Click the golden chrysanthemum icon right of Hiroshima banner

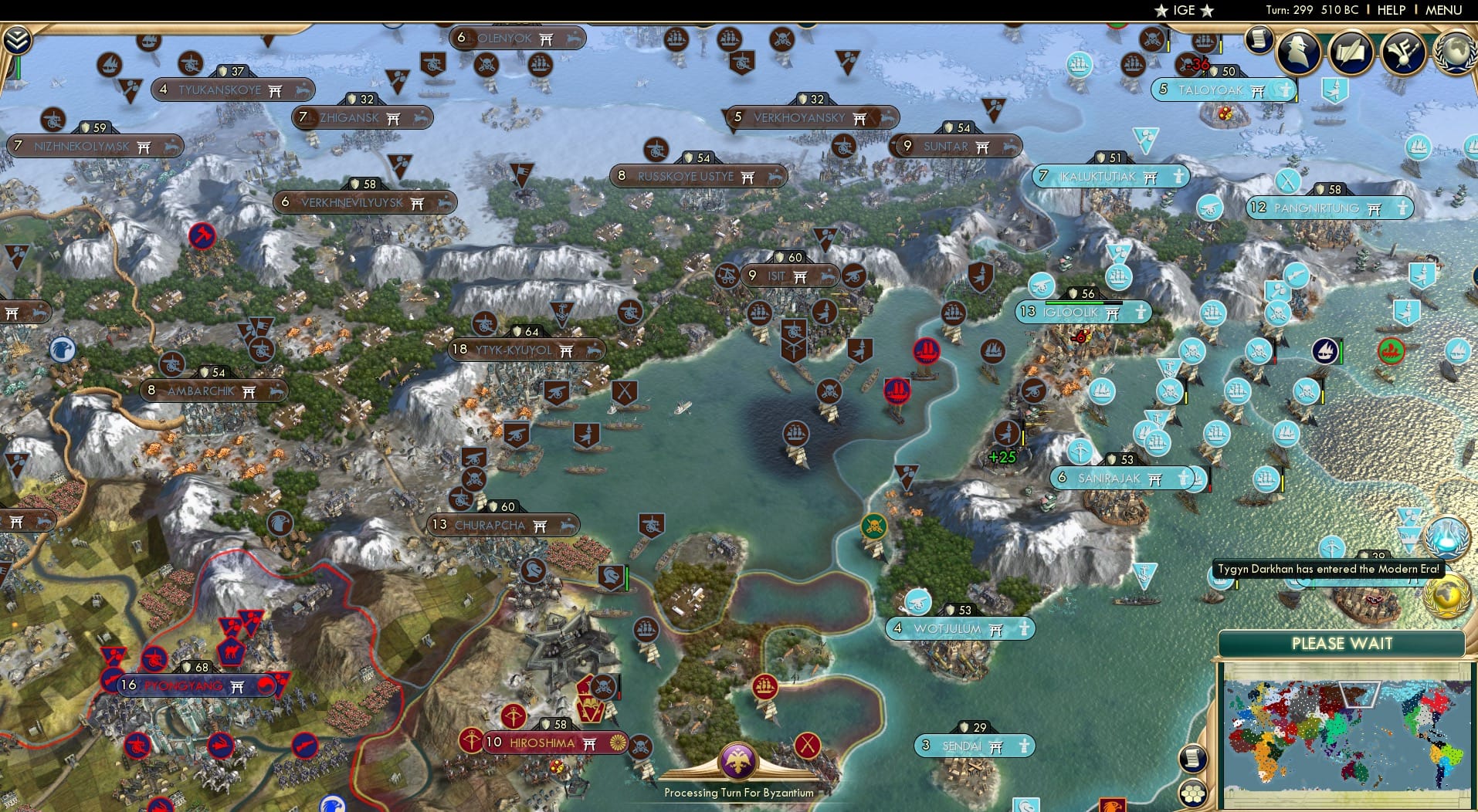tap(618, 743)
